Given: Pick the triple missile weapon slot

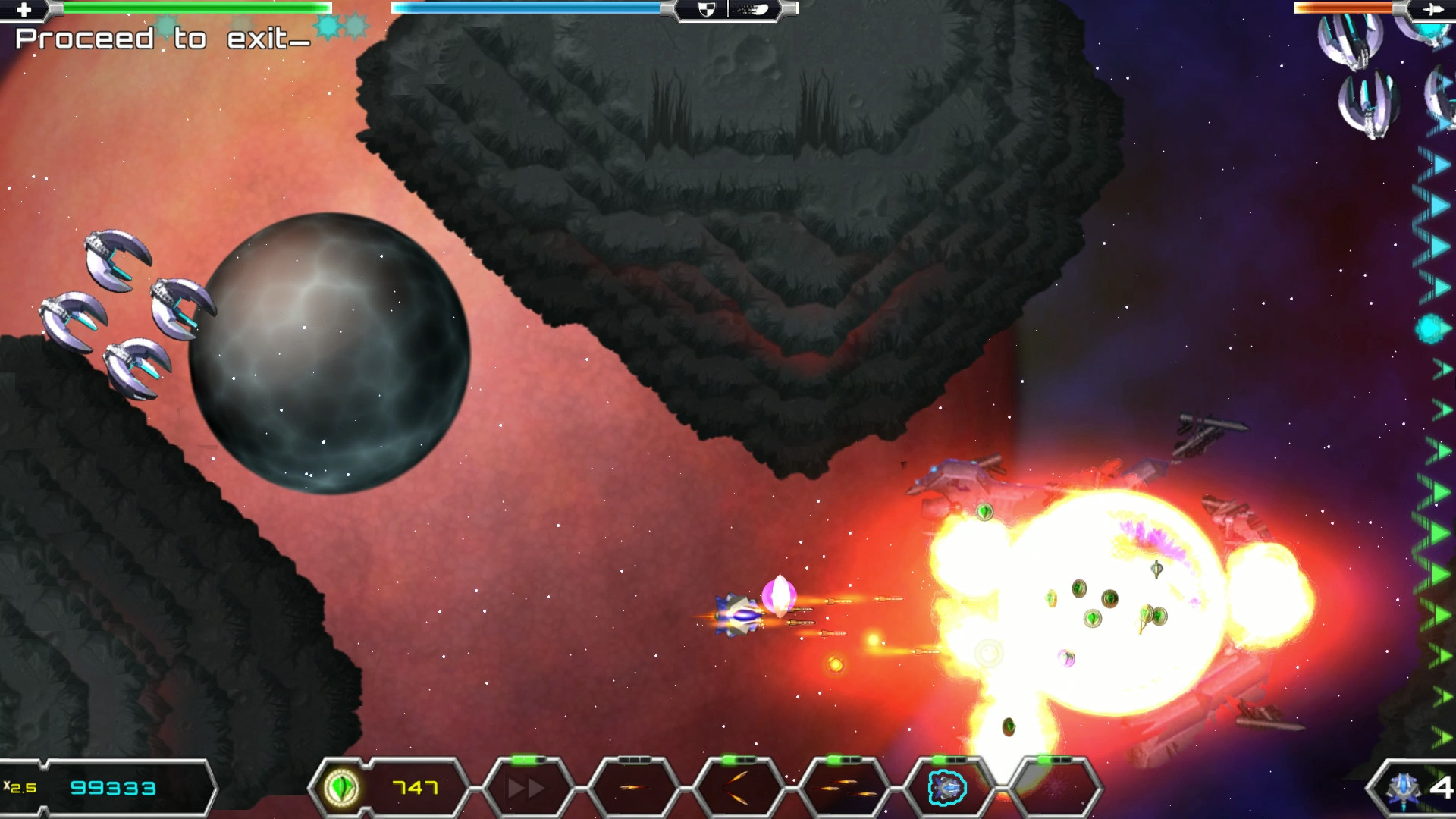Looking at the screenshot, I should (x=843, y=789).
